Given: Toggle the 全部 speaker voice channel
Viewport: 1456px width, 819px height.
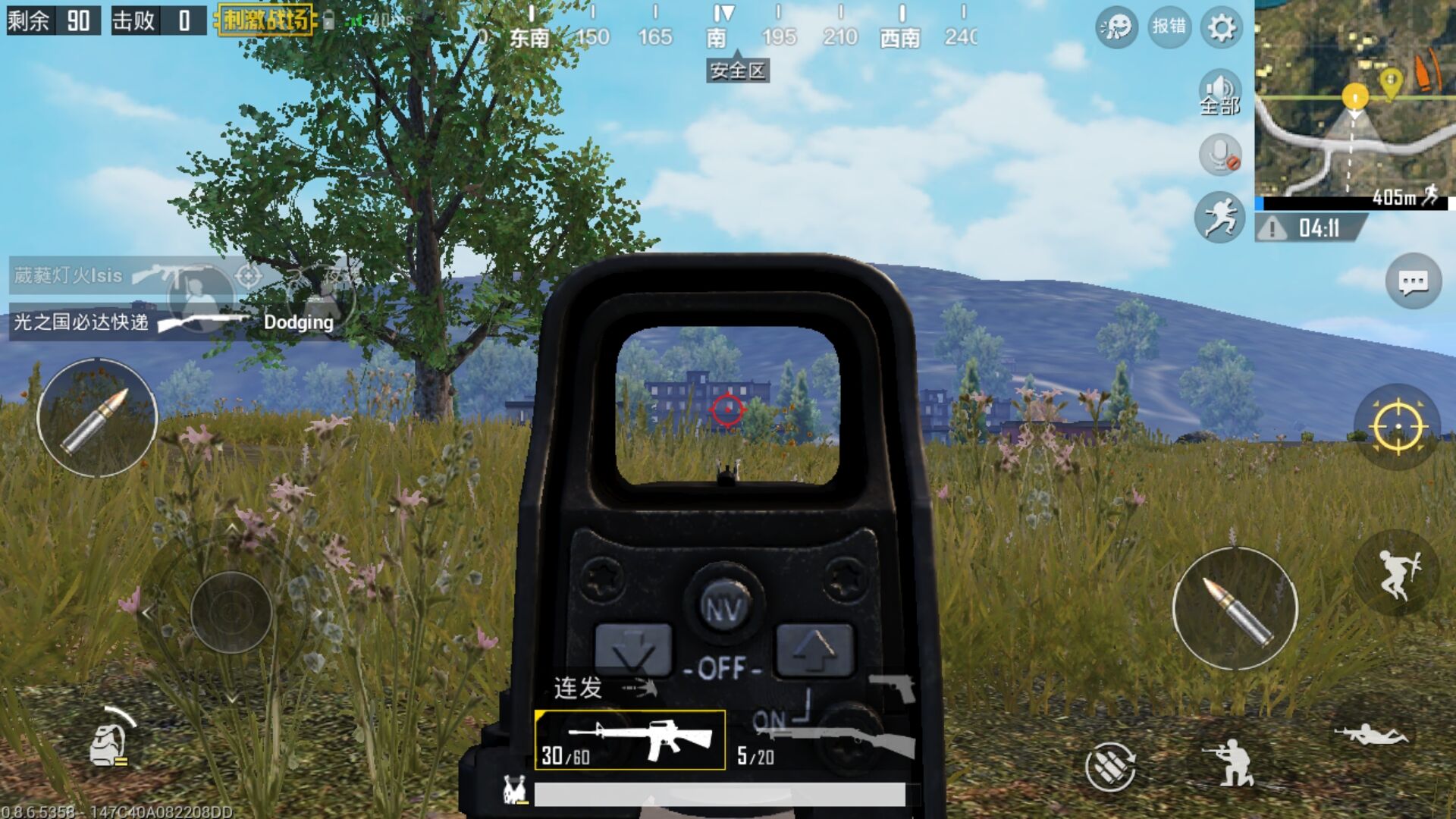Looking at the screenshot, I should coord(1219,93).
